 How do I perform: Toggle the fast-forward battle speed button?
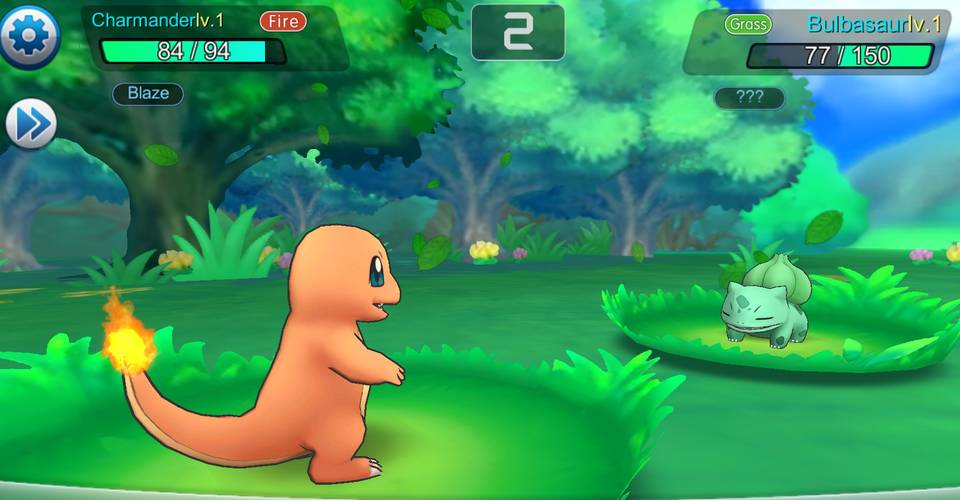pos(30,124)
